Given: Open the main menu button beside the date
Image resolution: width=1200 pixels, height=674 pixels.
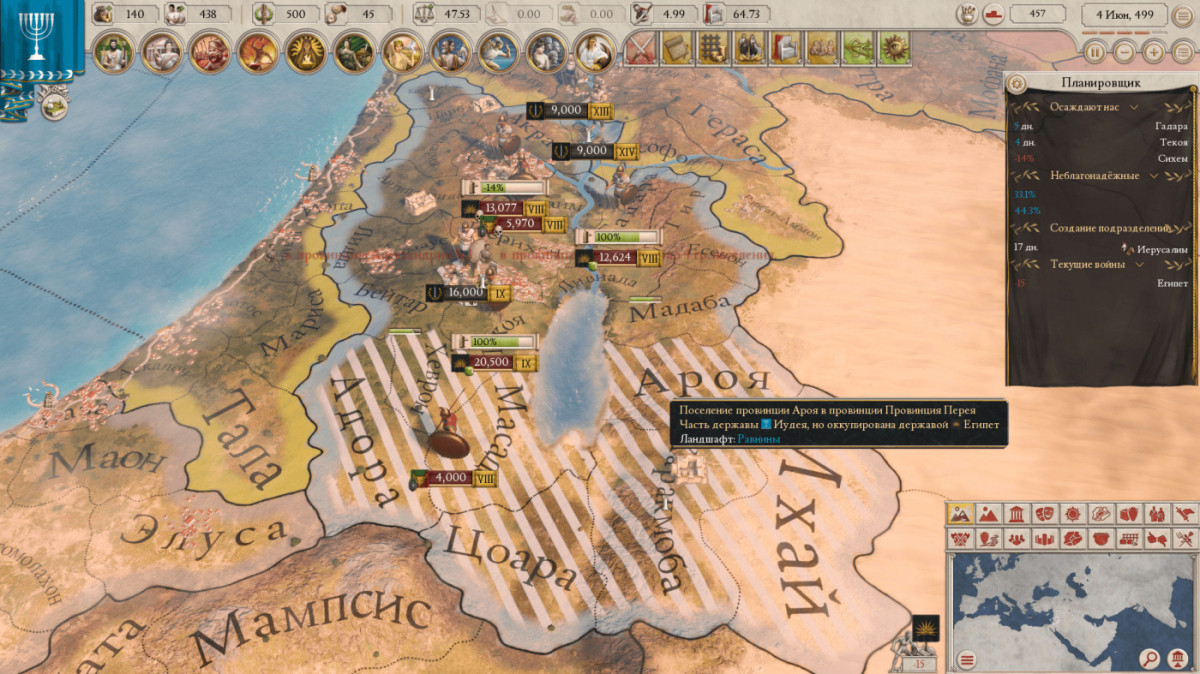Looking at the screenshot, I should (x=1182, y=52).
